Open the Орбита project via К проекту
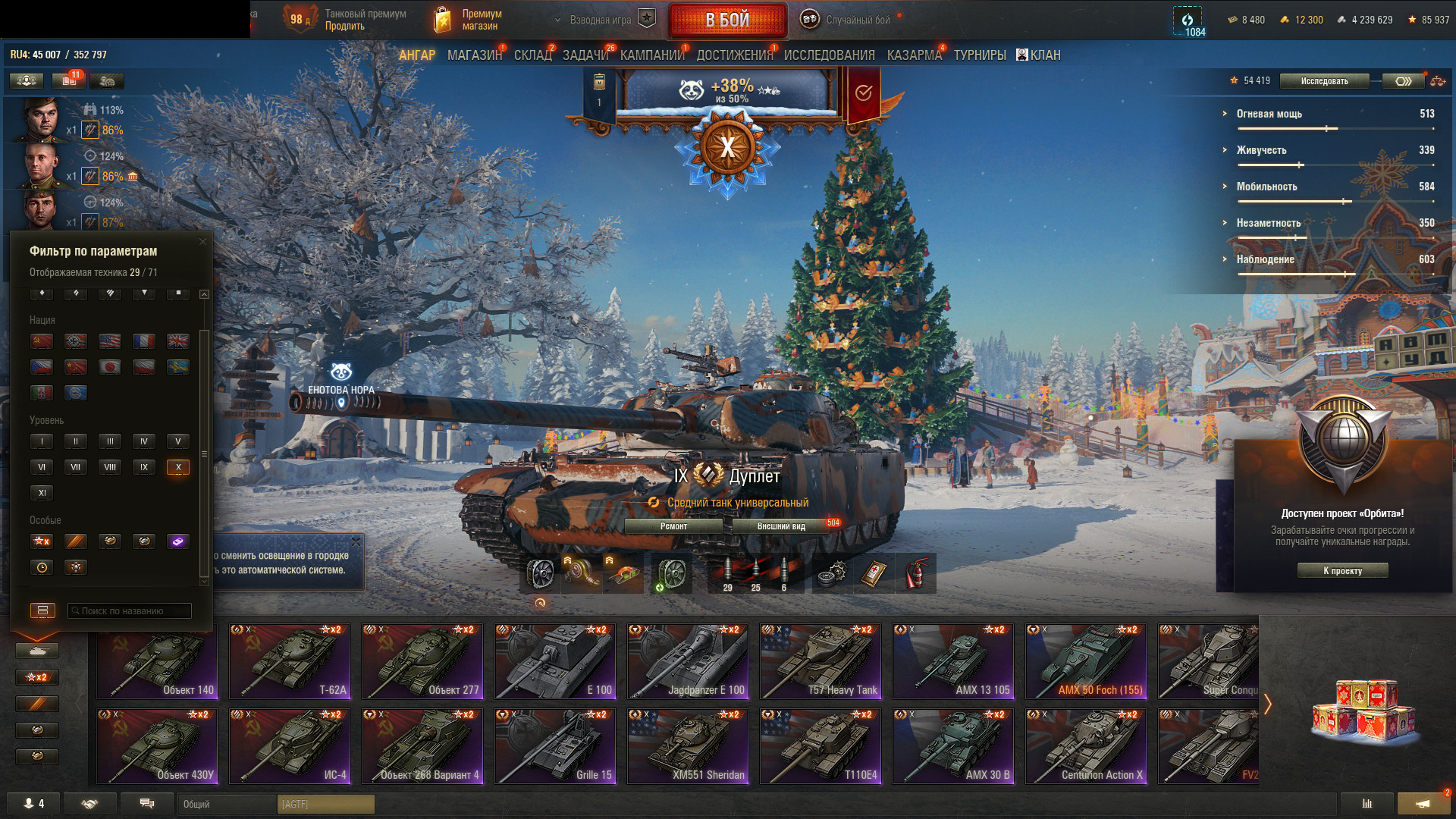 click(x=1342, y=571)
